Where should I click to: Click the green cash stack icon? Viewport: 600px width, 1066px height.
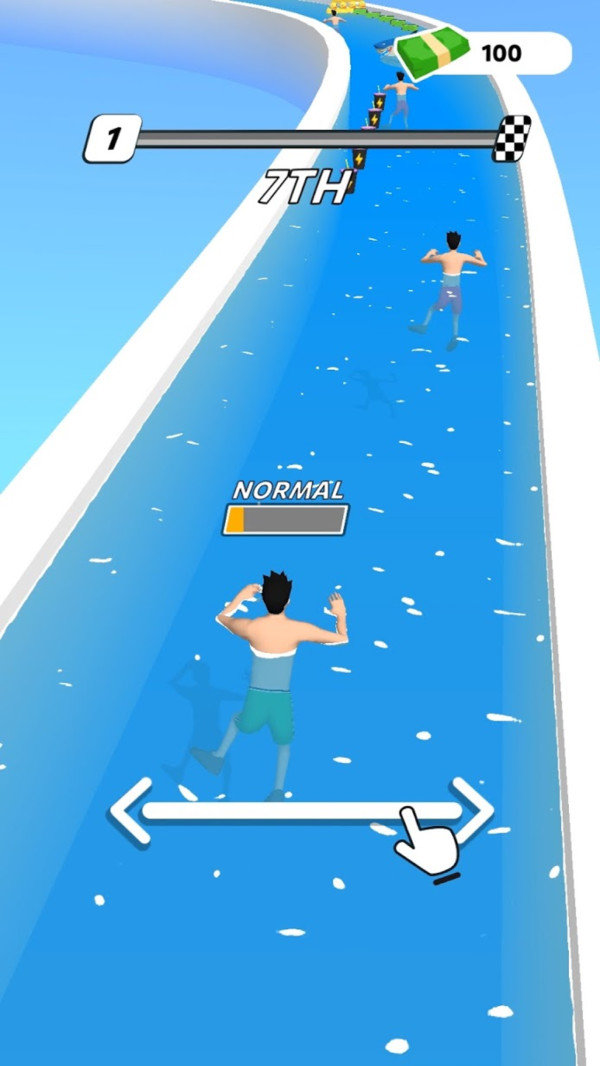tap(433, 52)
